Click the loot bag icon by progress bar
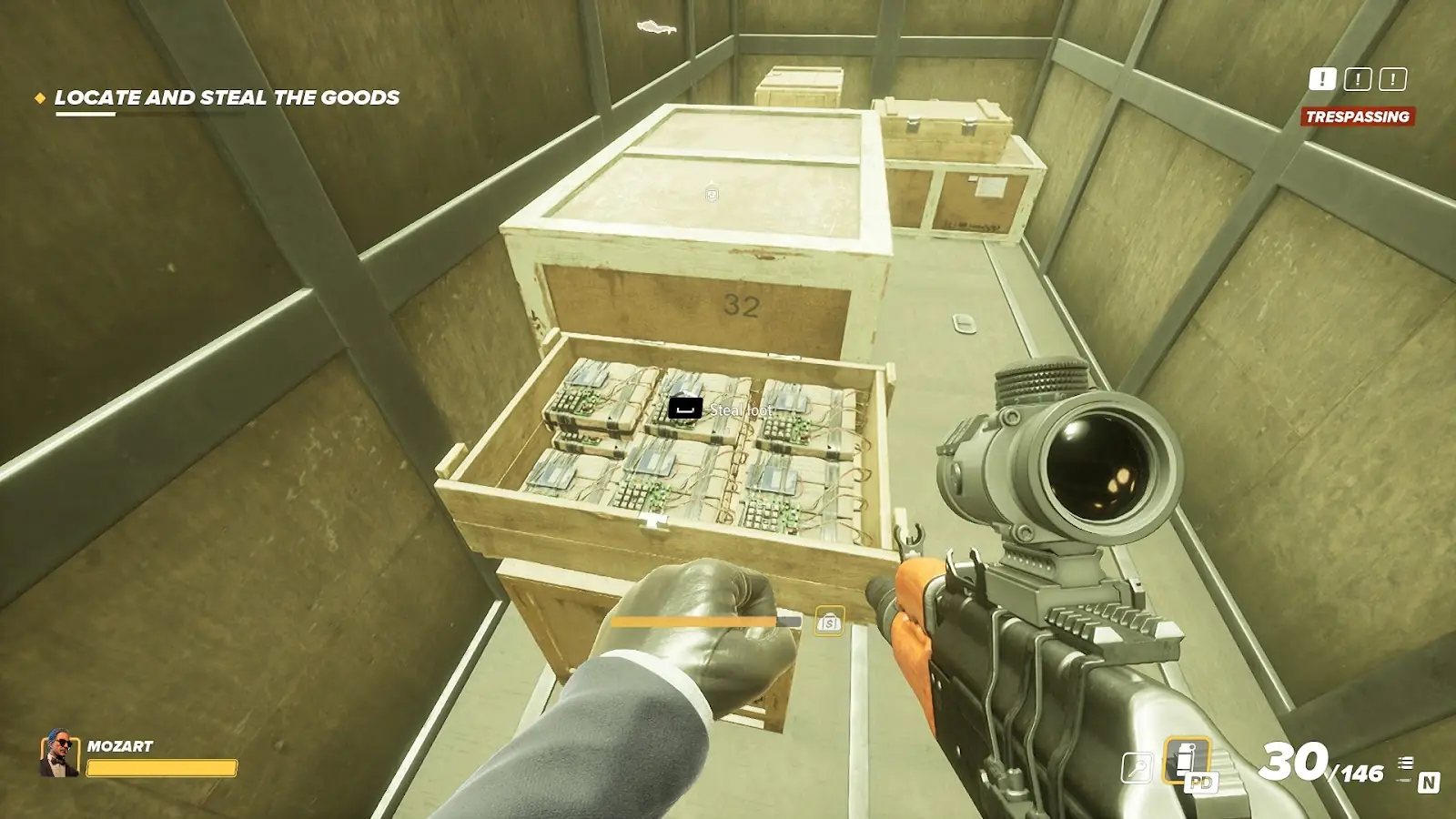 point(829,622)
